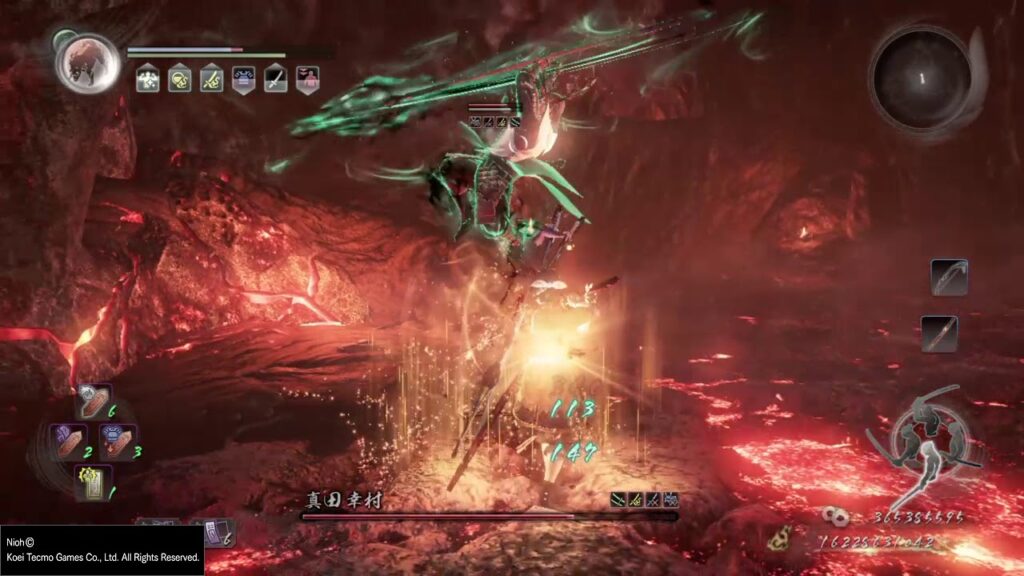The width and height of the screenshot is (1024, 576).
Task: Check the crossed blade buff icon
Action: point(211,79)
